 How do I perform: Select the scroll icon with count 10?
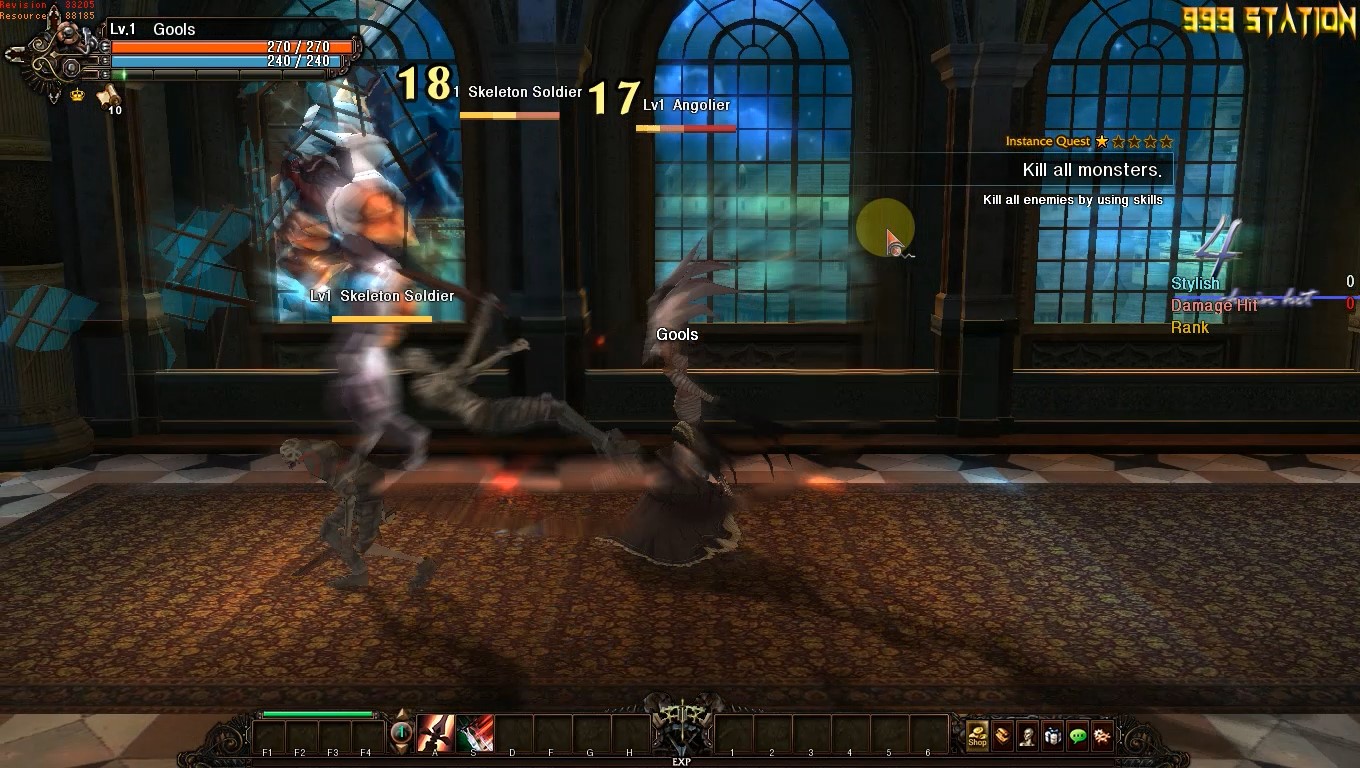(108, 97)
